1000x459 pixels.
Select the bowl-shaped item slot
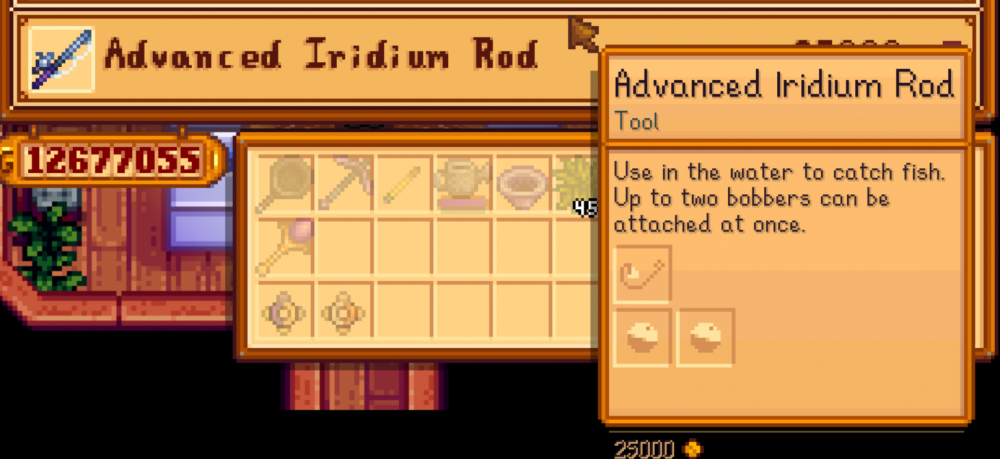(522, 185)
